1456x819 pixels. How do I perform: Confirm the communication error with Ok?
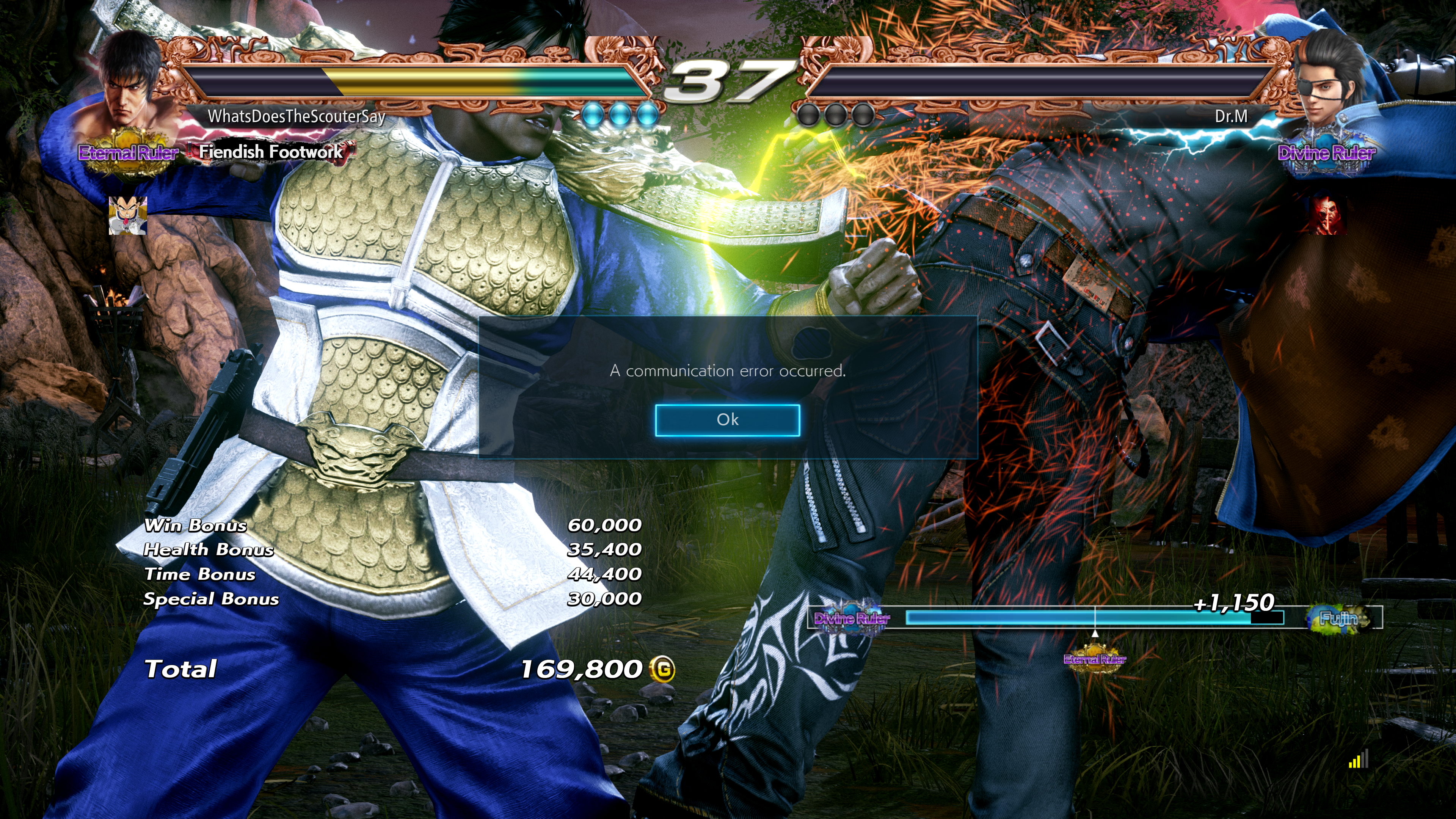tap(728, 420)
